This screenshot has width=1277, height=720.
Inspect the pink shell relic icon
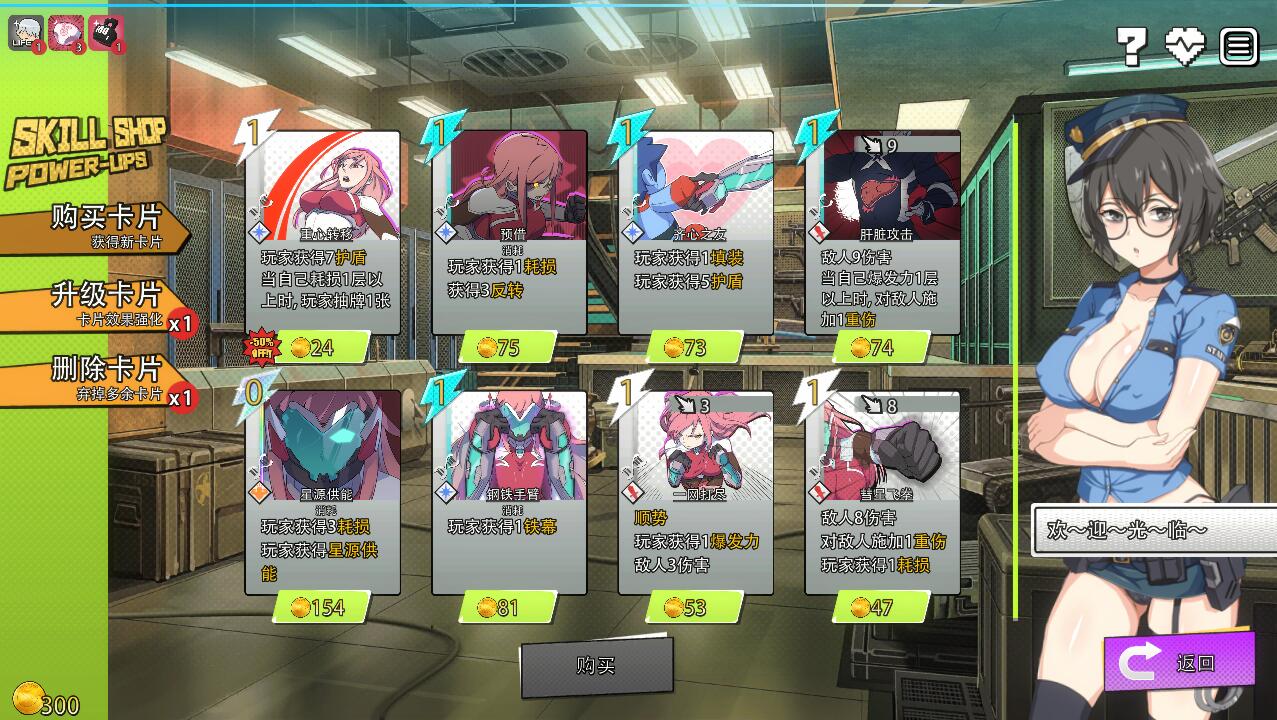[x=65, y=33]
